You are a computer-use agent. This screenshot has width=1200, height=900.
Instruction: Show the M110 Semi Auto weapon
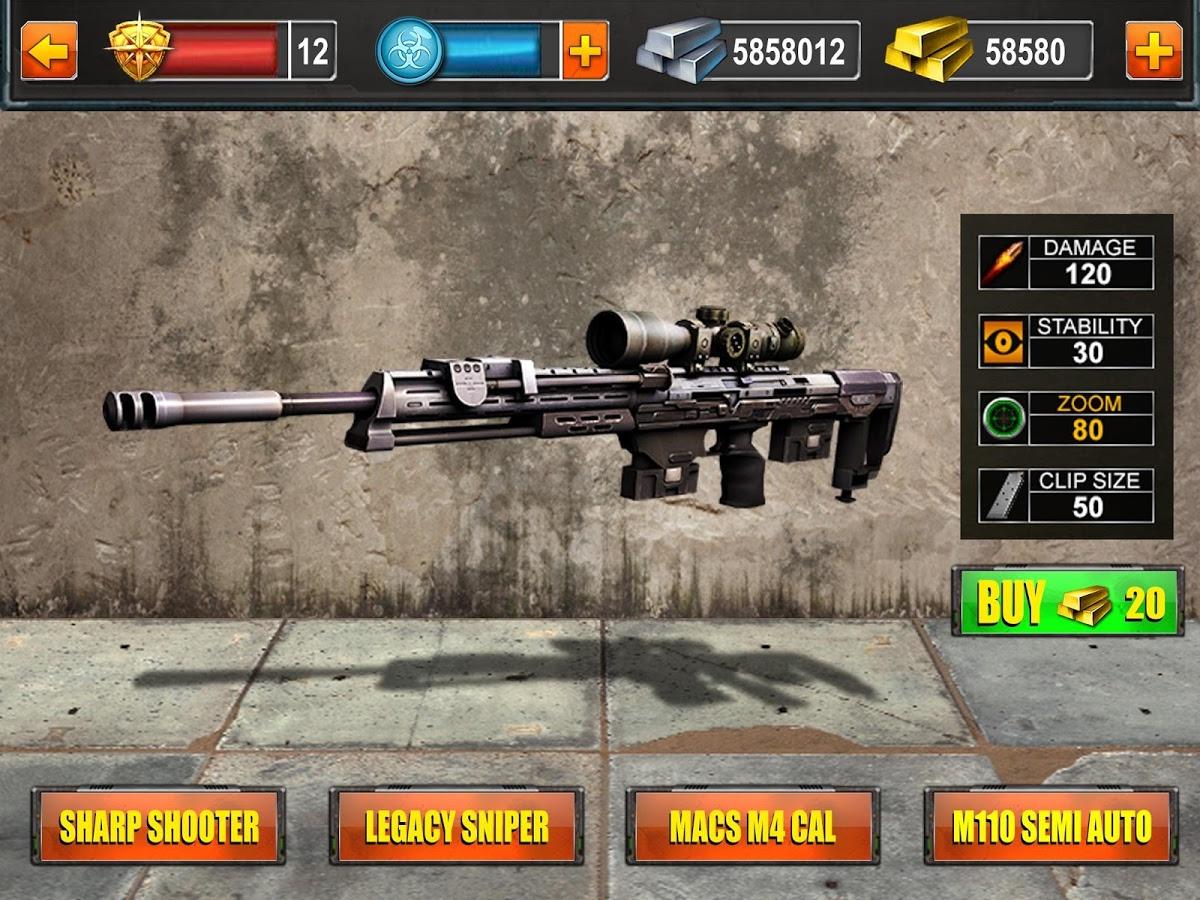click(x=1051, y=826)
